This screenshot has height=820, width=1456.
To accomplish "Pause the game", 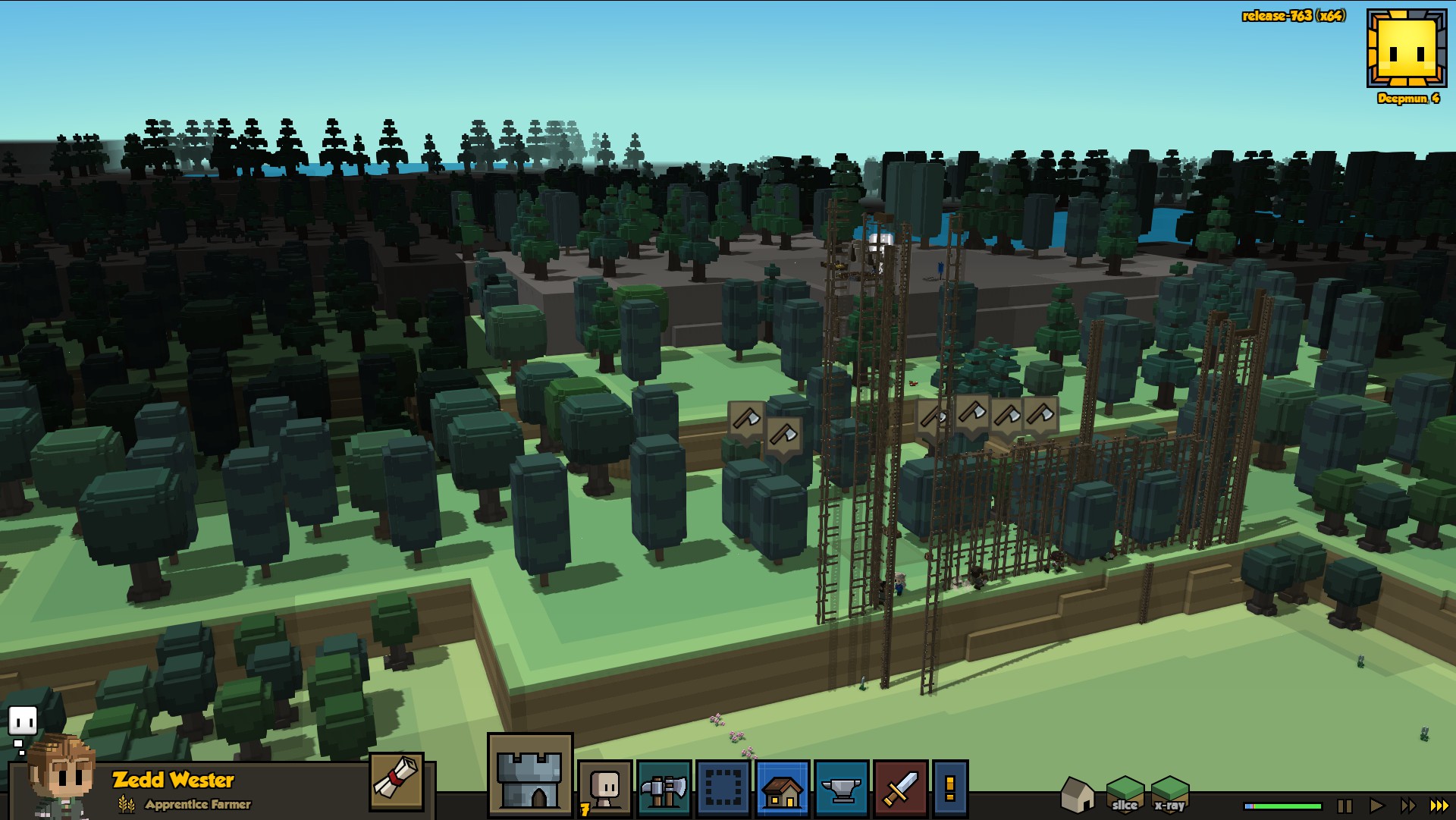I will tap(1345, 806).
